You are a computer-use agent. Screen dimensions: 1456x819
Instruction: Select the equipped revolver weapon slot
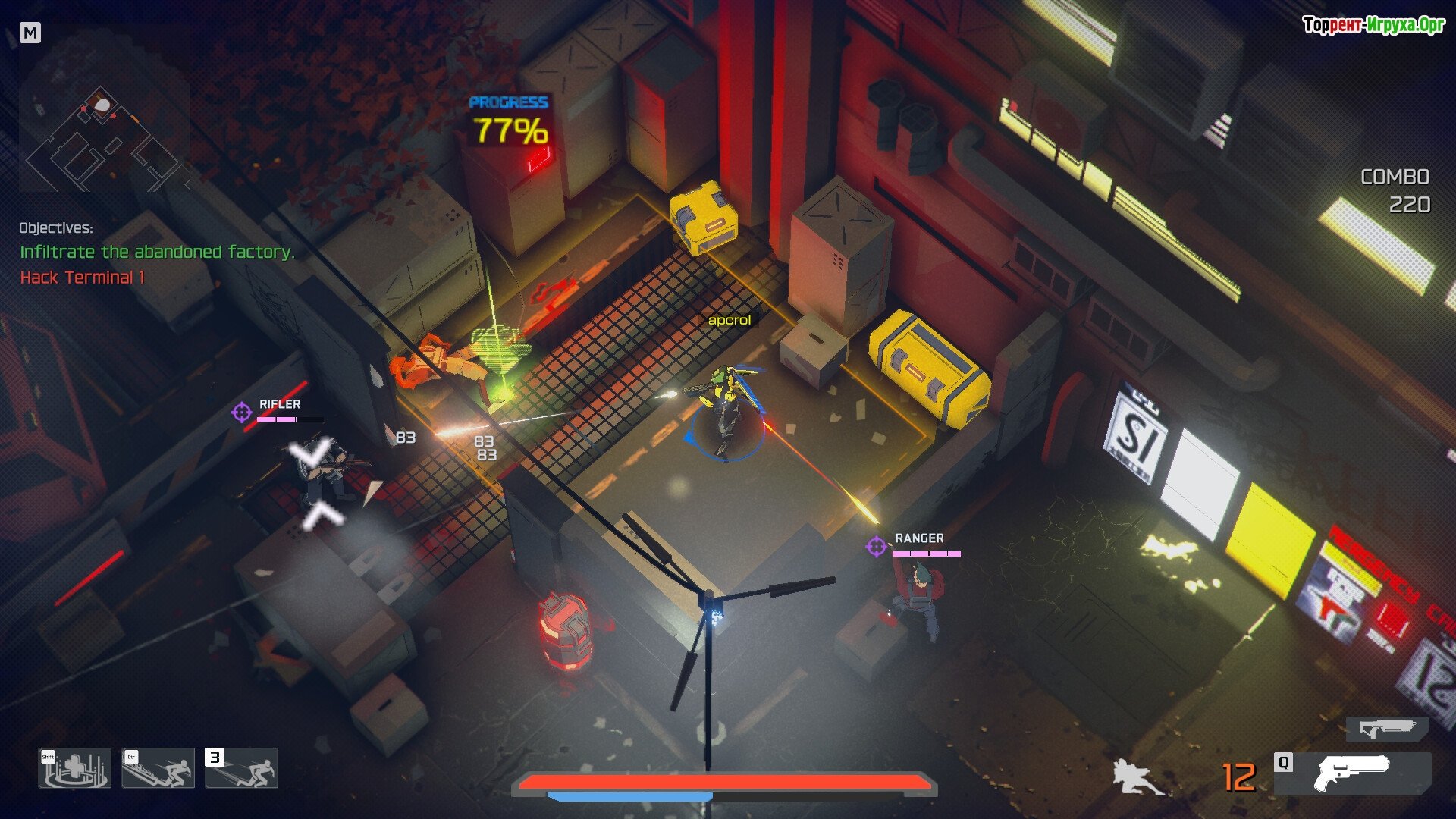click(1354, 773)
